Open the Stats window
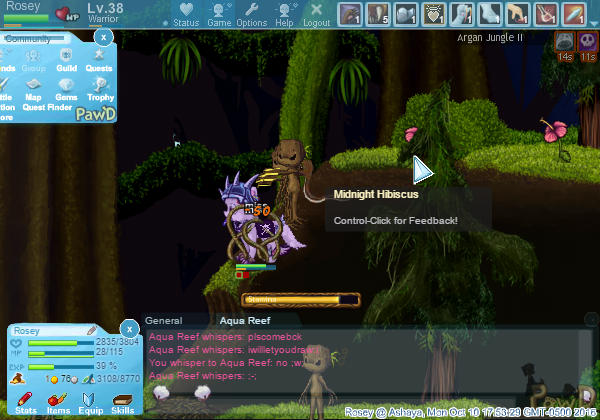600x420 pixels. 27,404
